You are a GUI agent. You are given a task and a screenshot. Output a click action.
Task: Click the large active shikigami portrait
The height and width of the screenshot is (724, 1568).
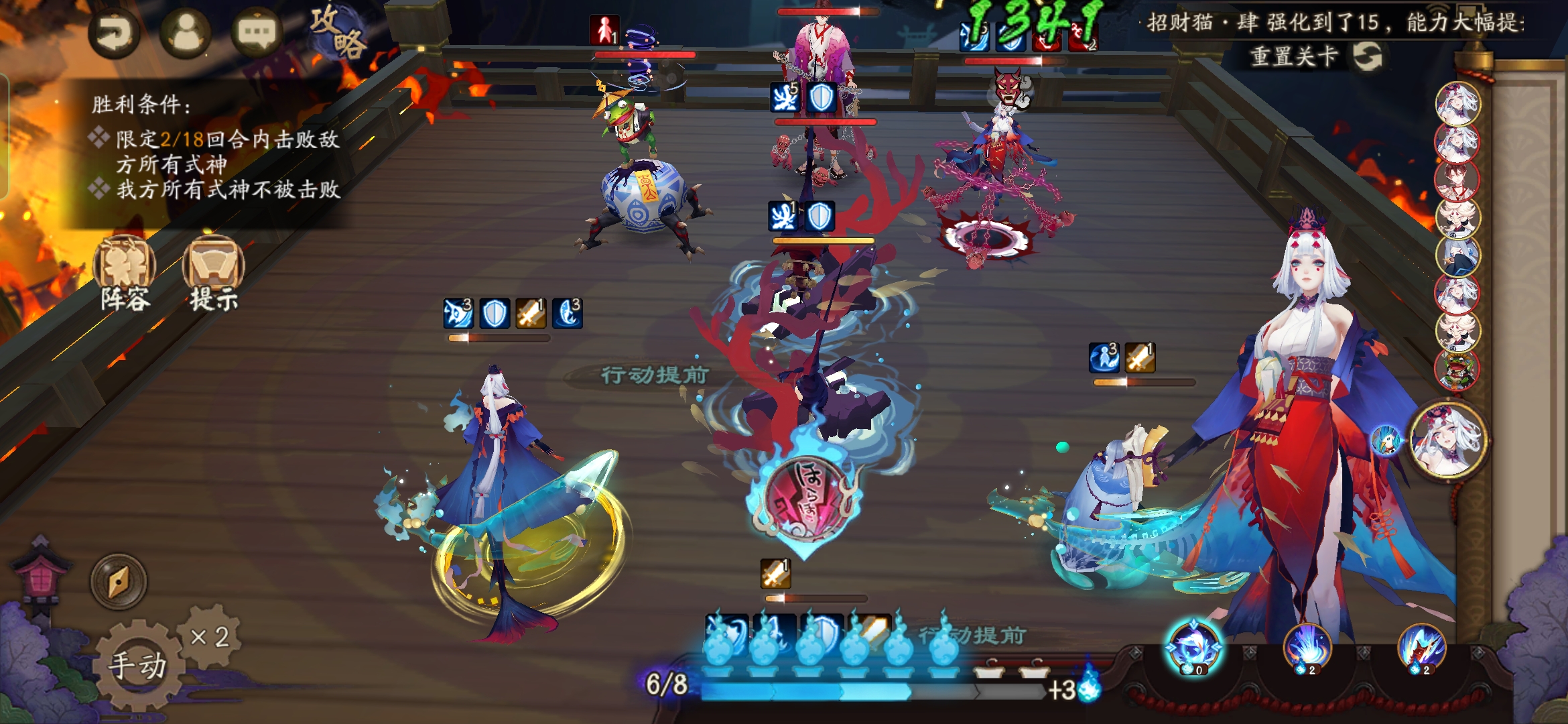click(1448, 440)
